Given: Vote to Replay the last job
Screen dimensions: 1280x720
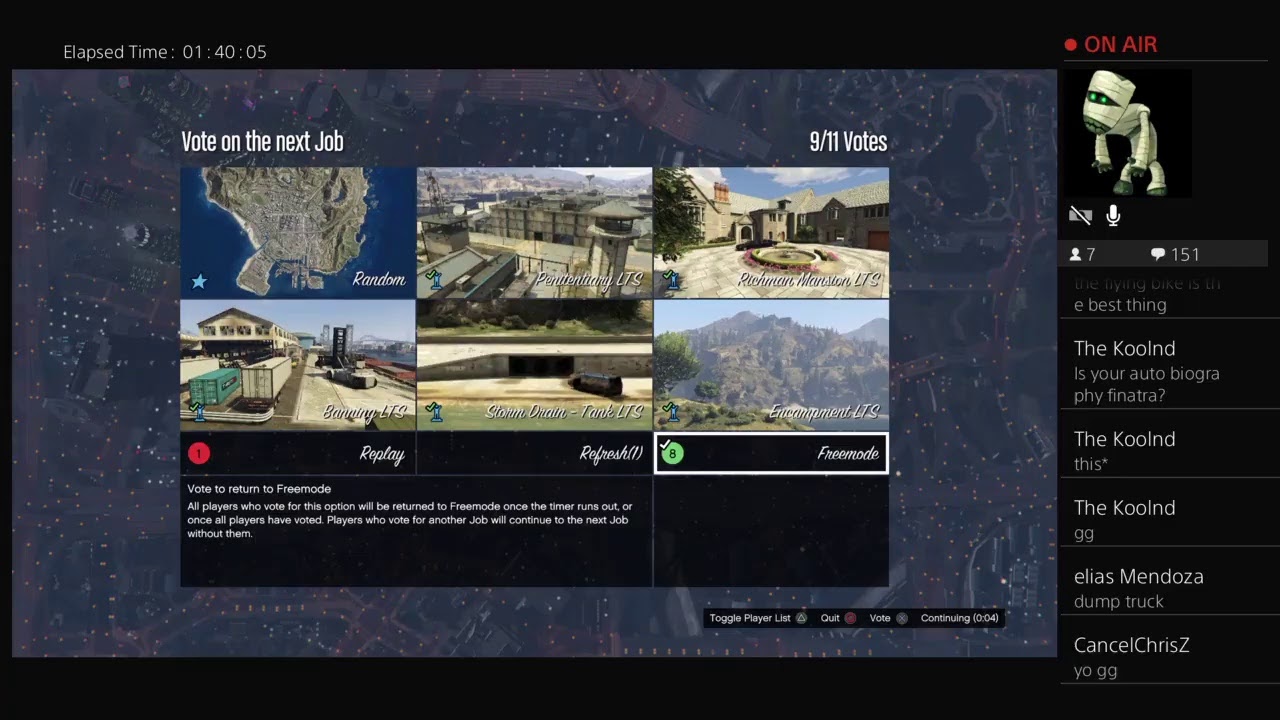Looking at the screenshot, I should coord(298,454).
